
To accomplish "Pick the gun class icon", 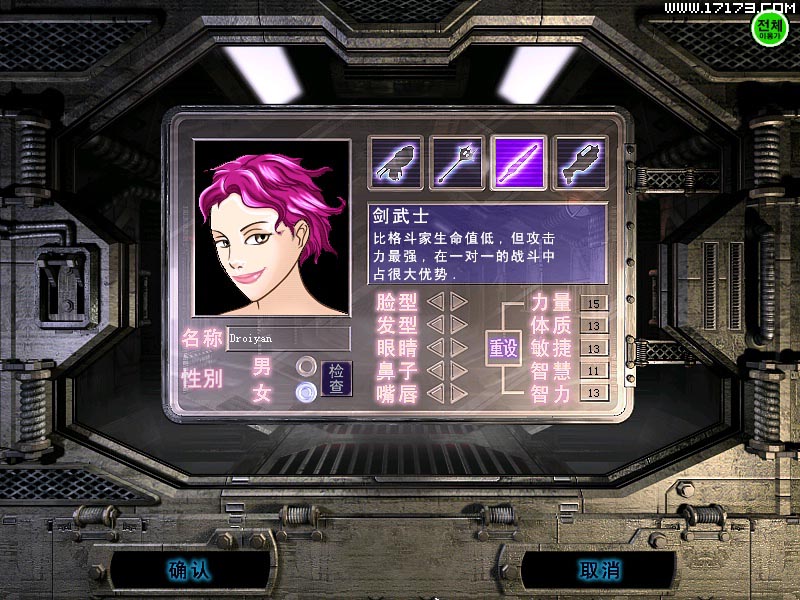I will pyautogui.click(x=580, y=163).
